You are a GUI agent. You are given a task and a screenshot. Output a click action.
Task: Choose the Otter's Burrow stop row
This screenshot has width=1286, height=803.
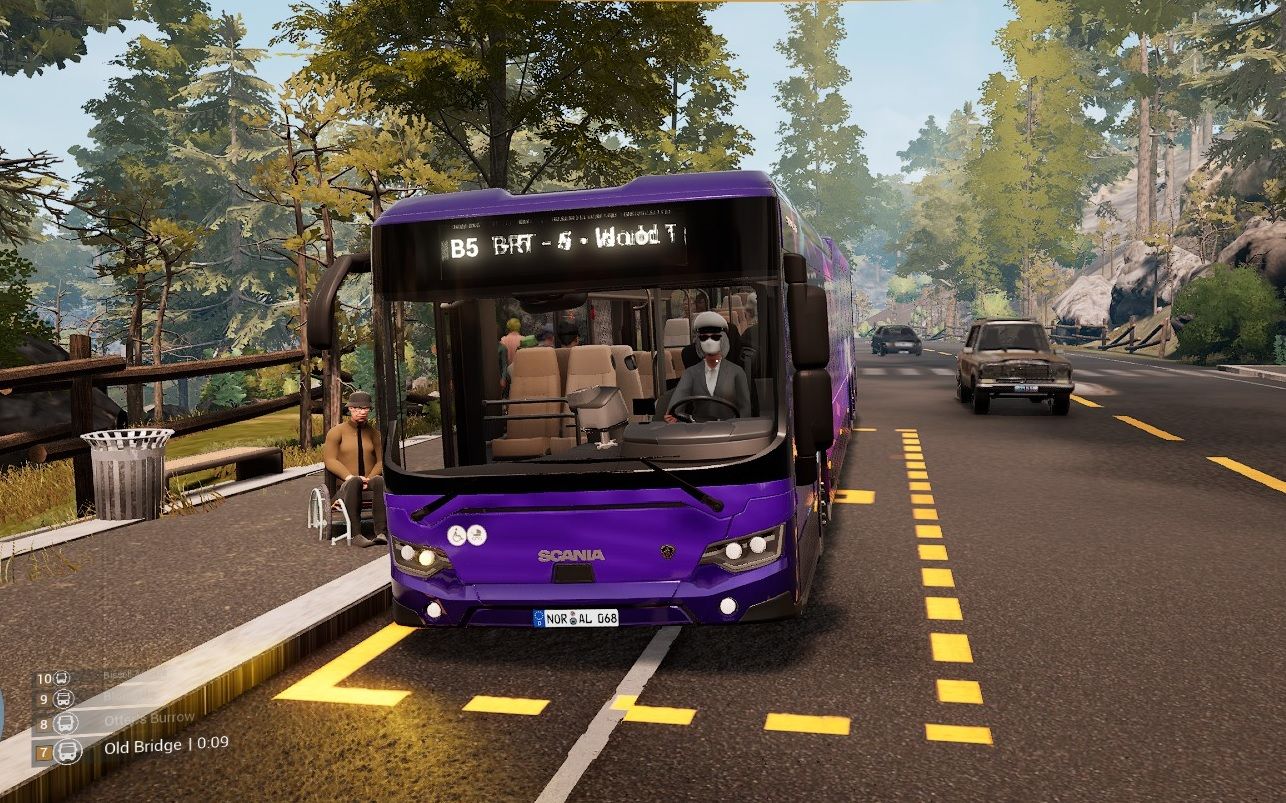[149, 719]
